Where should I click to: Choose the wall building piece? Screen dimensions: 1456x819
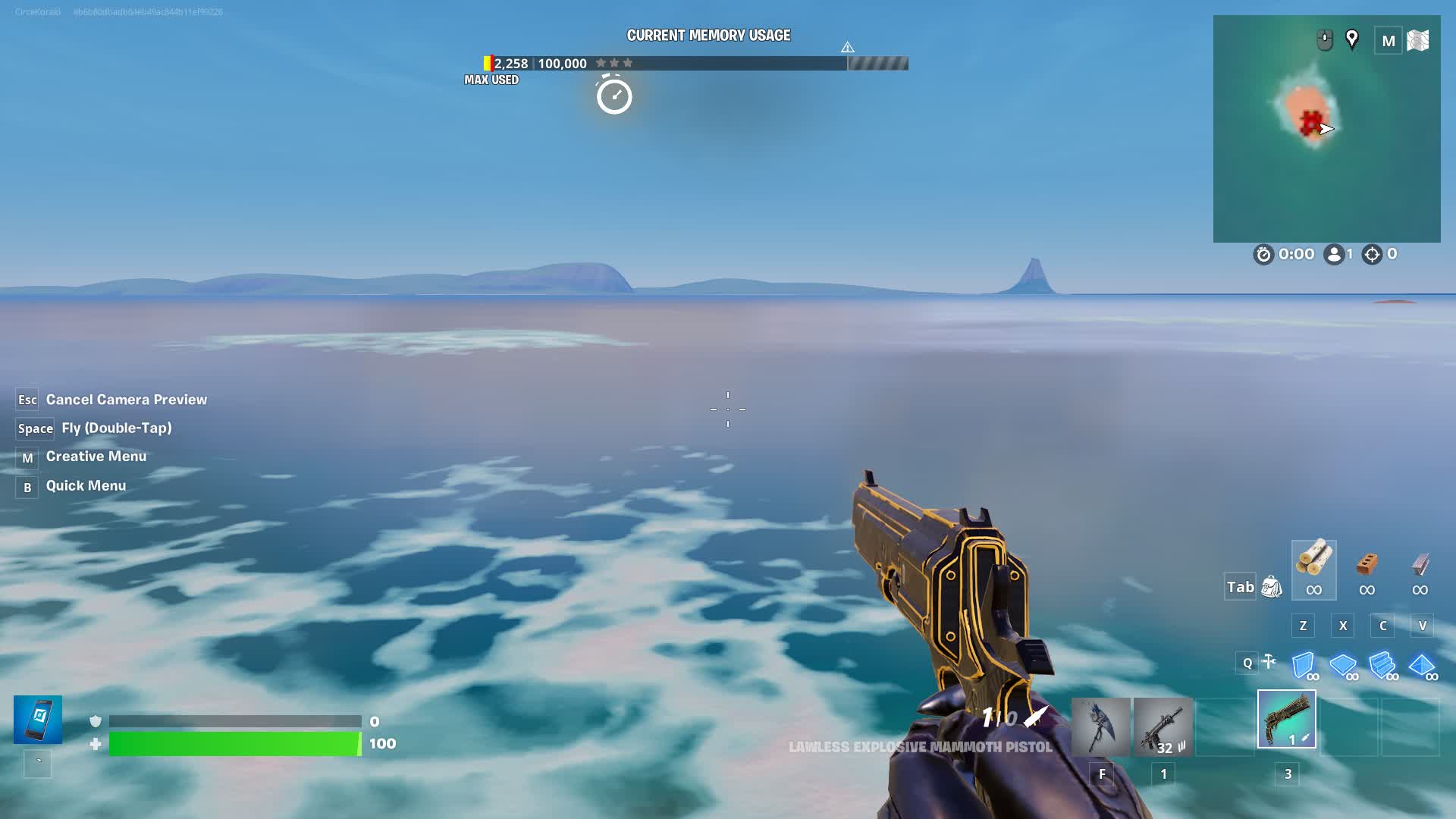[1304, 666]
